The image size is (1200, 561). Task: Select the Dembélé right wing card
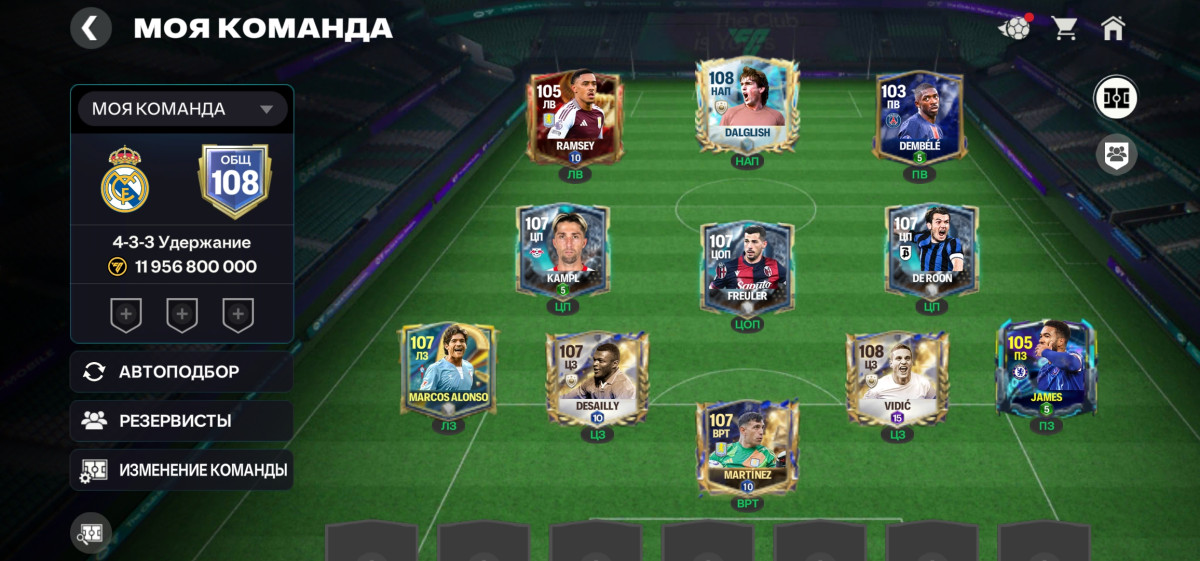point(919,117)
